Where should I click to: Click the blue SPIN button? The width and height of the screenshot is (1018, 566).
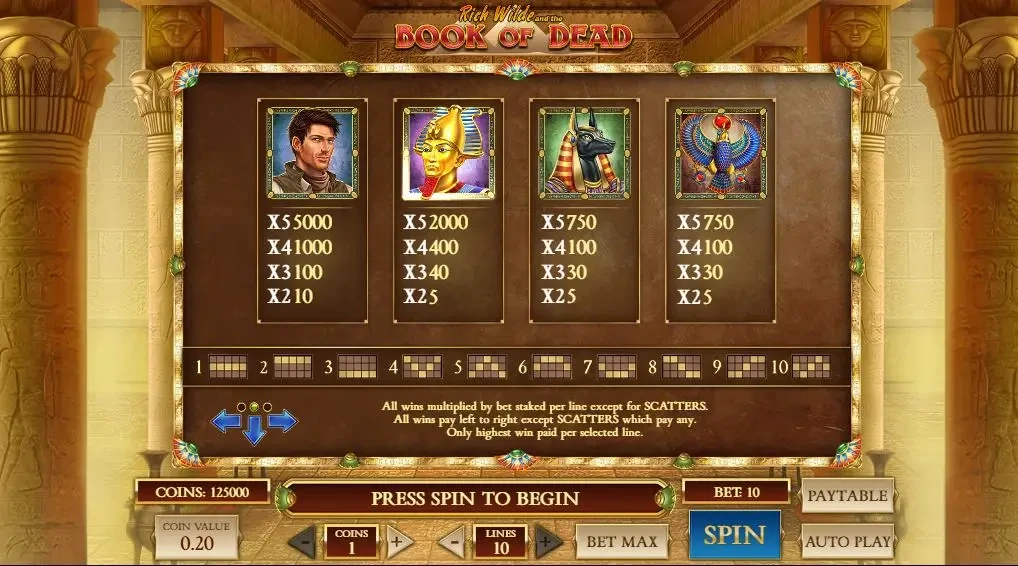[x=734, y=535]
